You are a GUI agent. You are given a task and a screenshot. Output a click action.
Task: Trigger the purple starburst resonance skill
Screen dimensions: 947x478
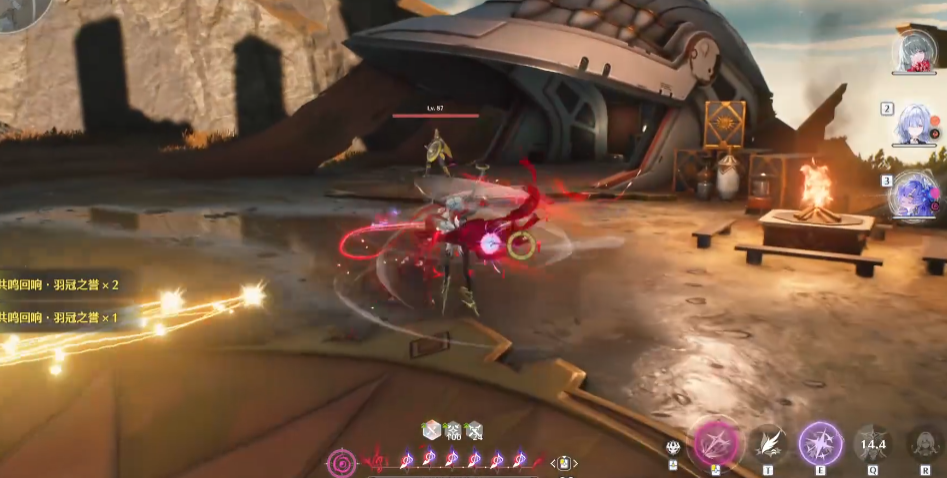tap(820, 443)
